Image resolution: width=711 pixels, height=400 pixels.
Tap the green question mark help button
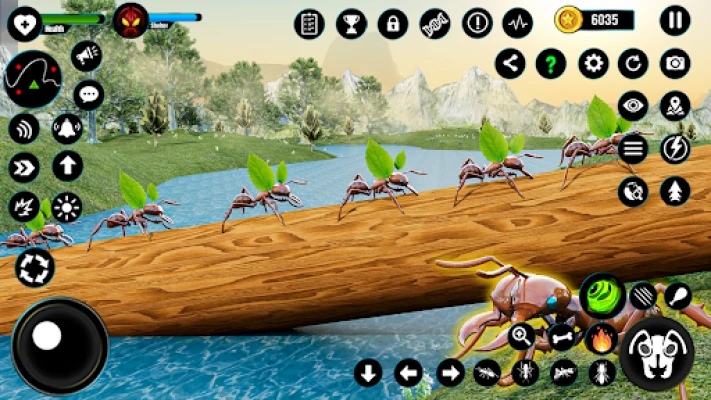click(x=551, y=64)
